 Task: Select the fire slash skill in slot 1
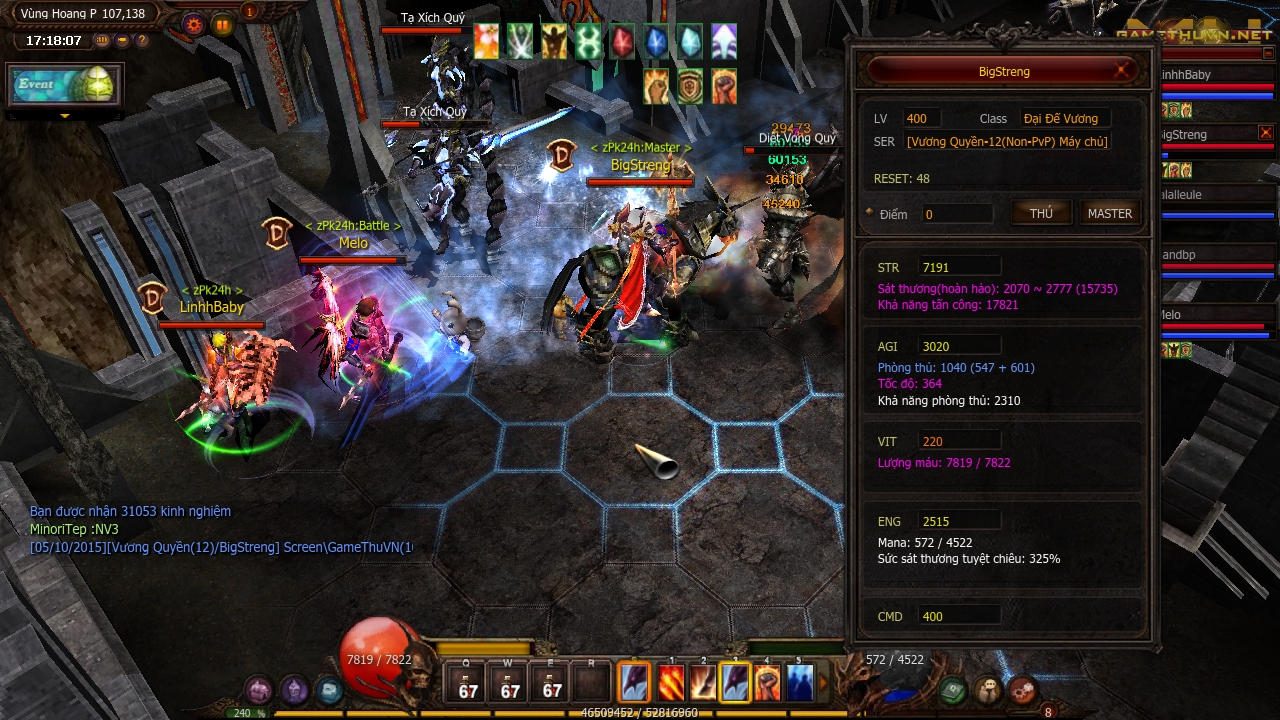(x=671, y=683)
